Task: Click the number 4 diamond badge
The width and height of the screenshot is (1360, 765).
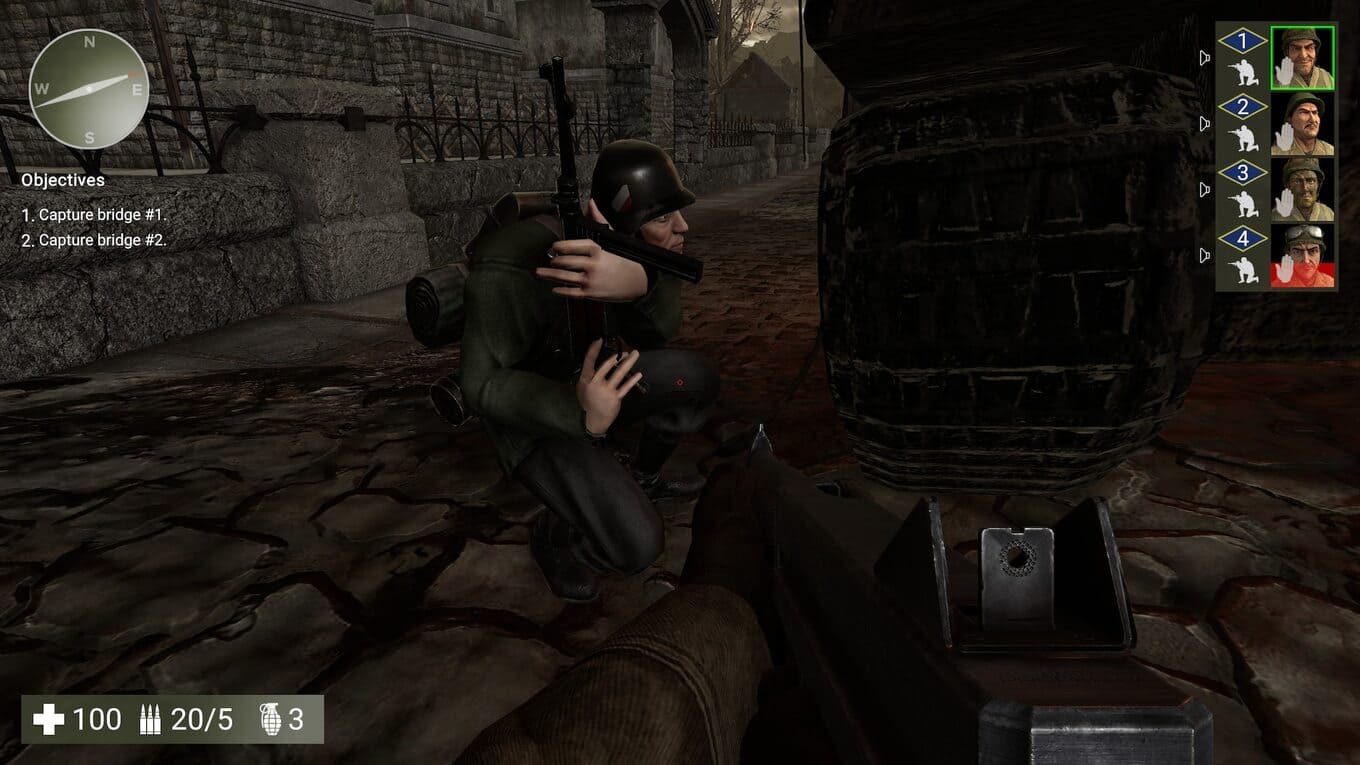Action: click(1243, 239)
